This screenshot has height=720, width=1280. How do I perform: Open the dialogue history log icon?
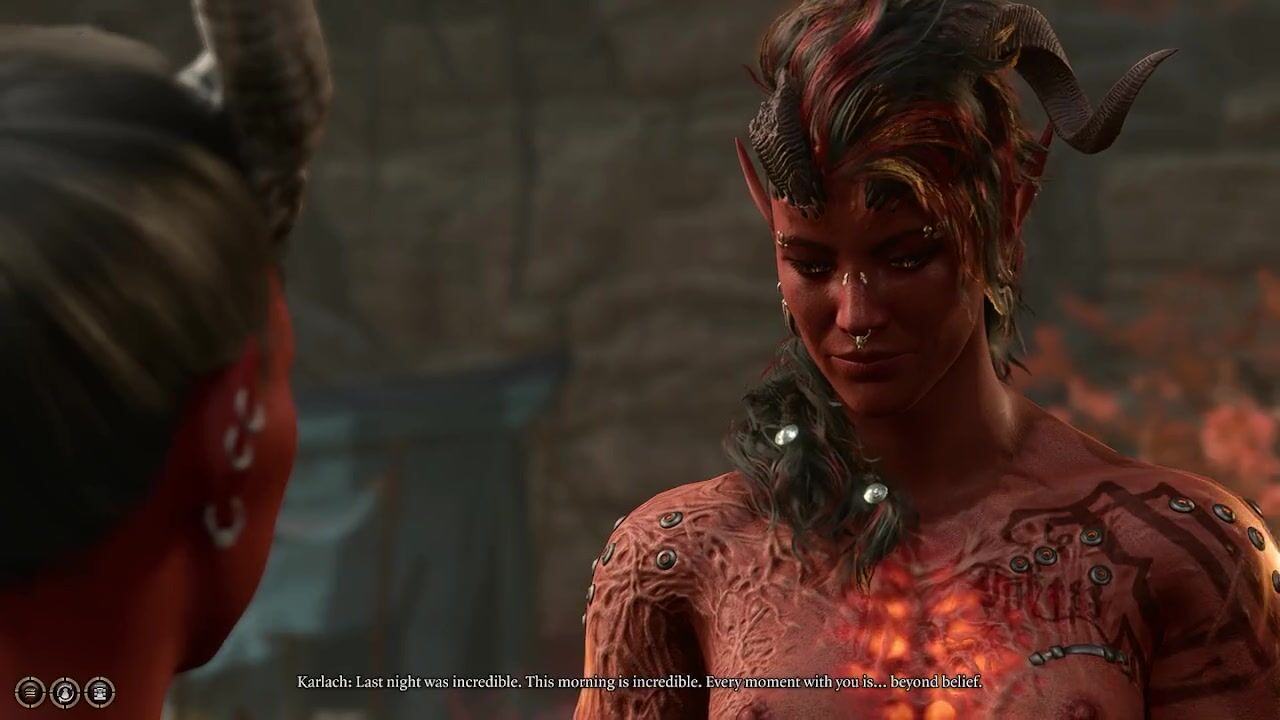pyautogui.click(x=30, y=691)
